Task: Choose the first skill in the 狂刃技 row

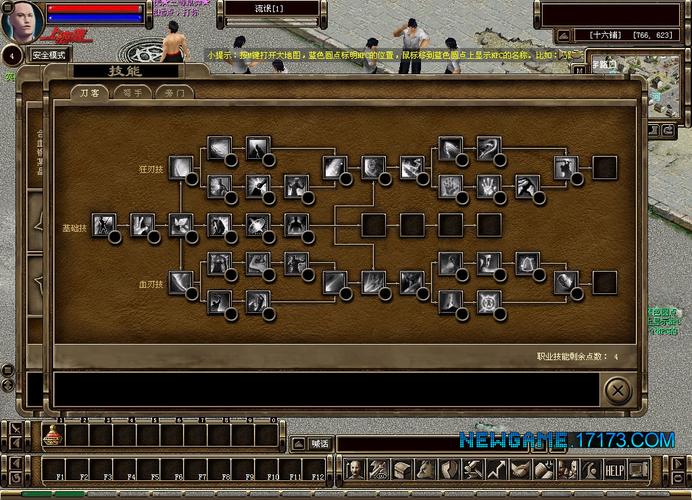Action: click(180, 167)
